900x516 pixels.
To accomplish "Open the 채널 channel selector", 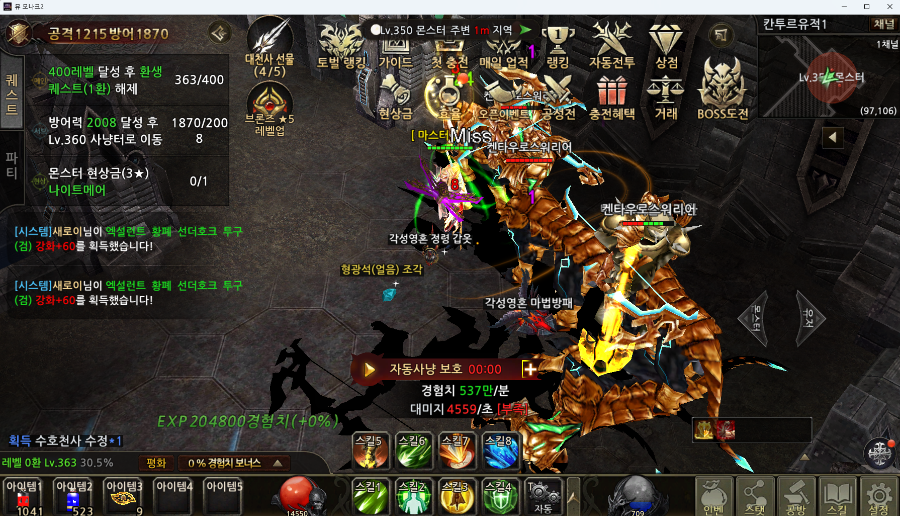I will [884, 23].
